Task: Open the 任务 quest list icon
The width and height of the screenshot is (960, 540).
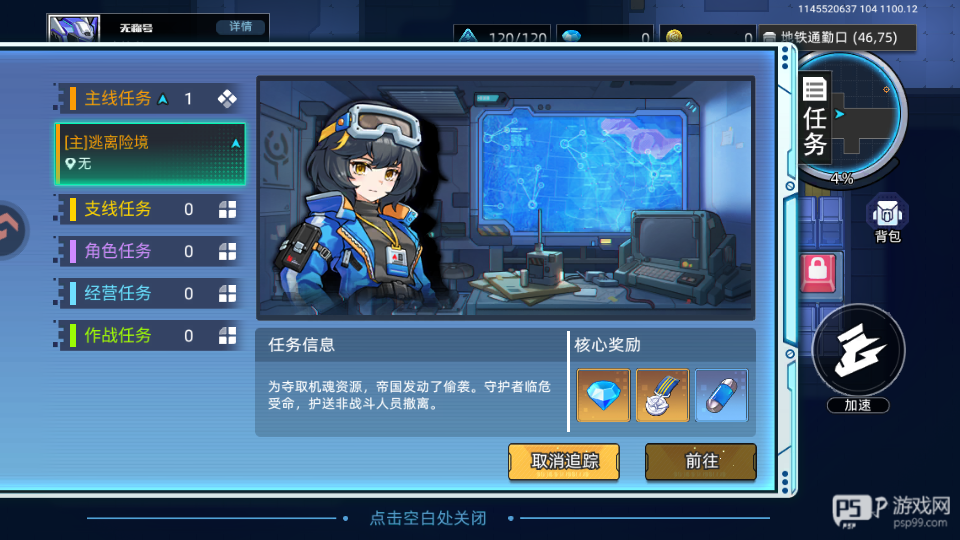Action: tap(816, 118)
